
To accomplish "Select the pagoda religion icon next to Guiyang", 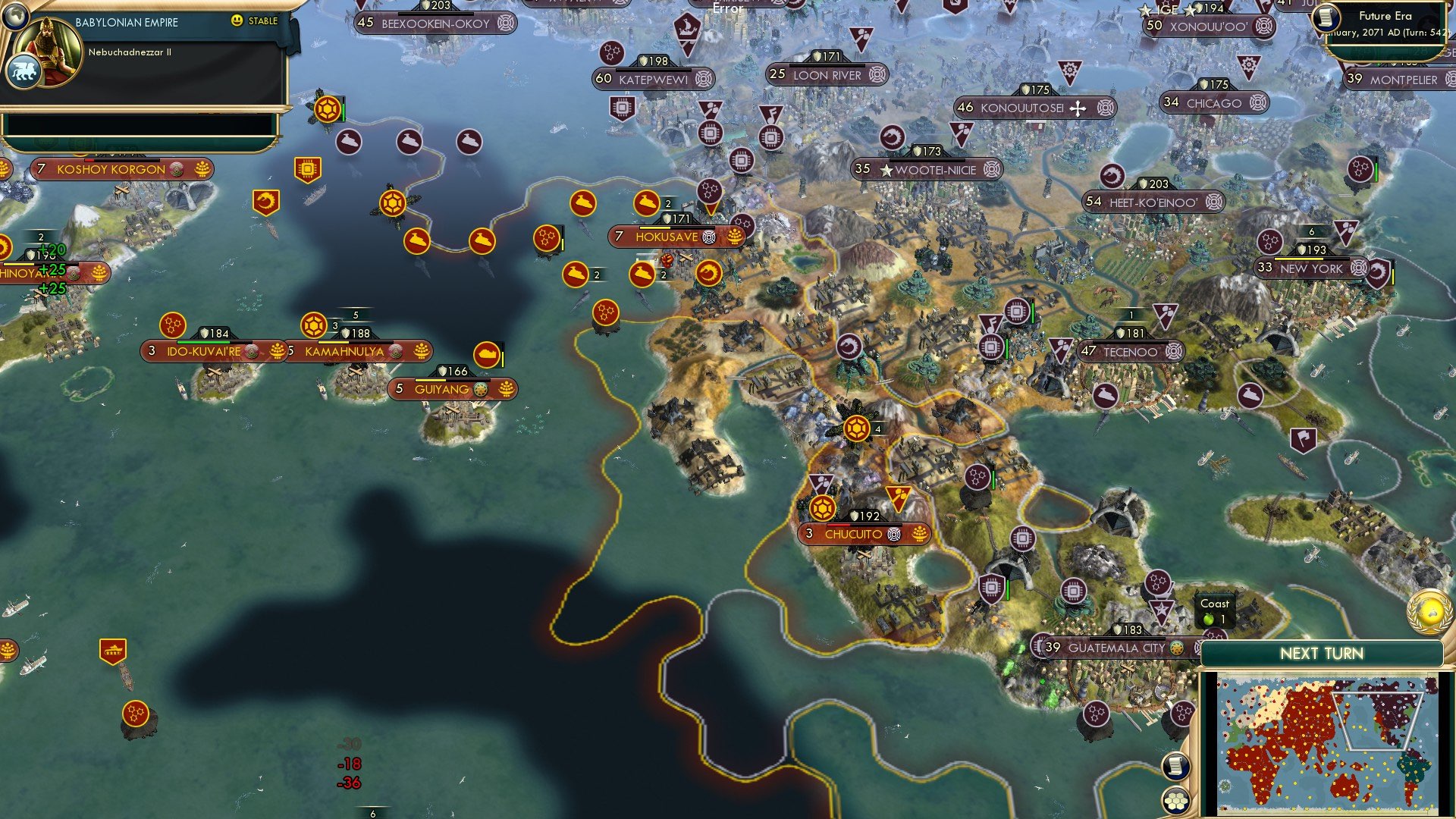I will tap(480, 390).
